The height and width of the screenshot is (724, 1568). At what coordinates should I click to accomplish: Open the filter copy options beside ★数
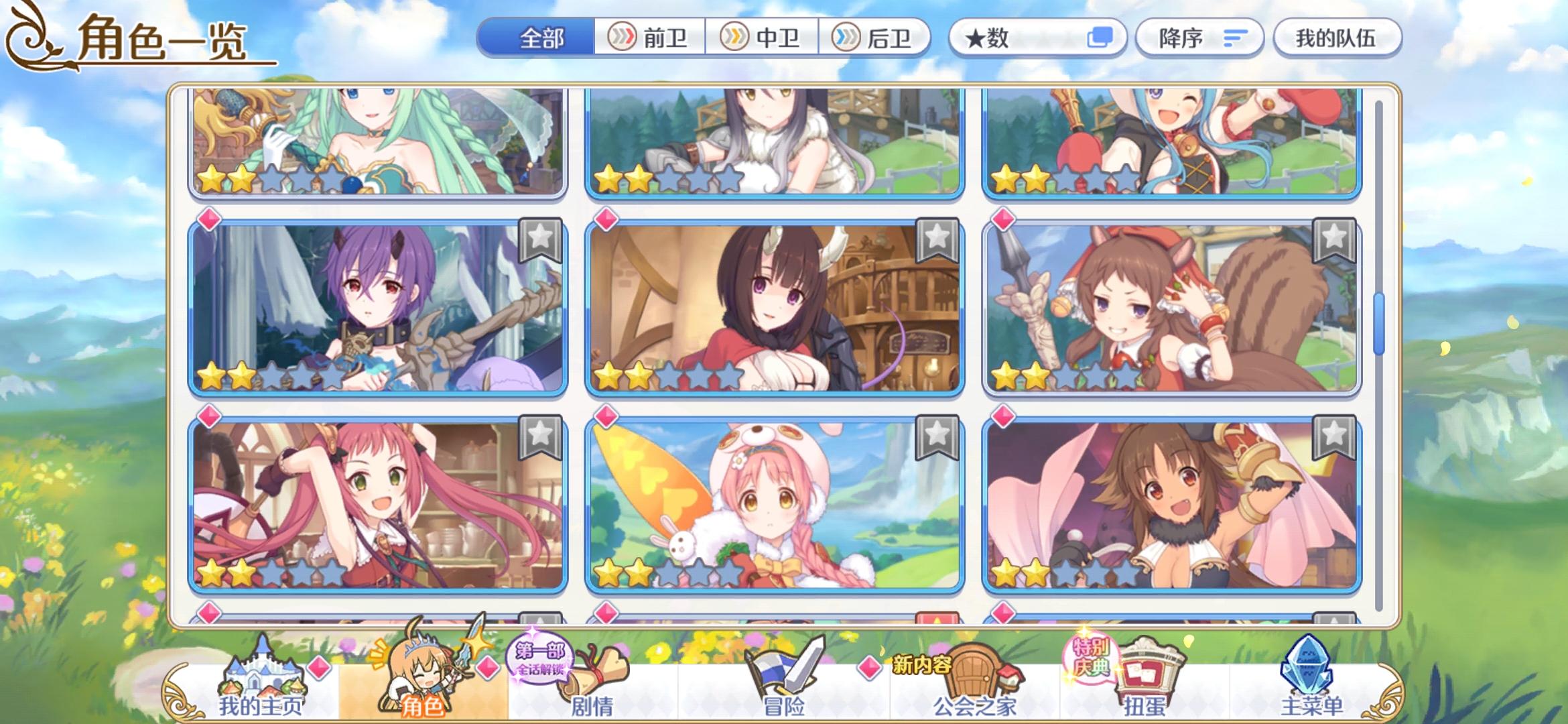(1102, 38)
